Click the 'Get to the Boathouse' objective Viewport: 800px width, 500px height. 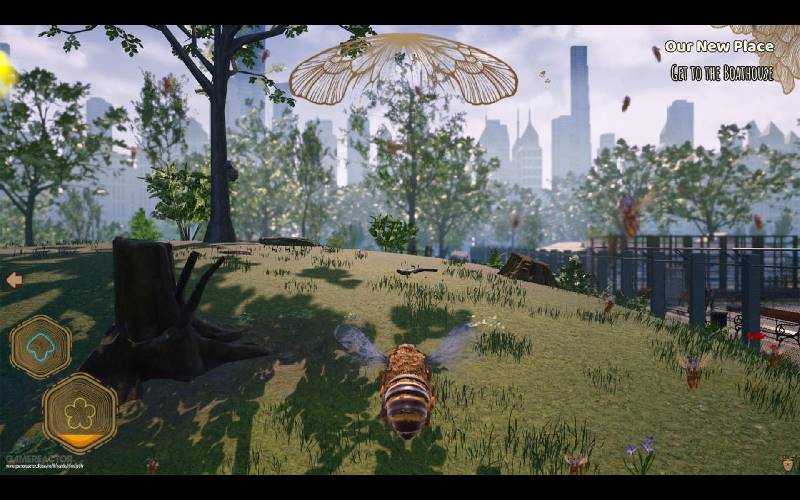722,72
